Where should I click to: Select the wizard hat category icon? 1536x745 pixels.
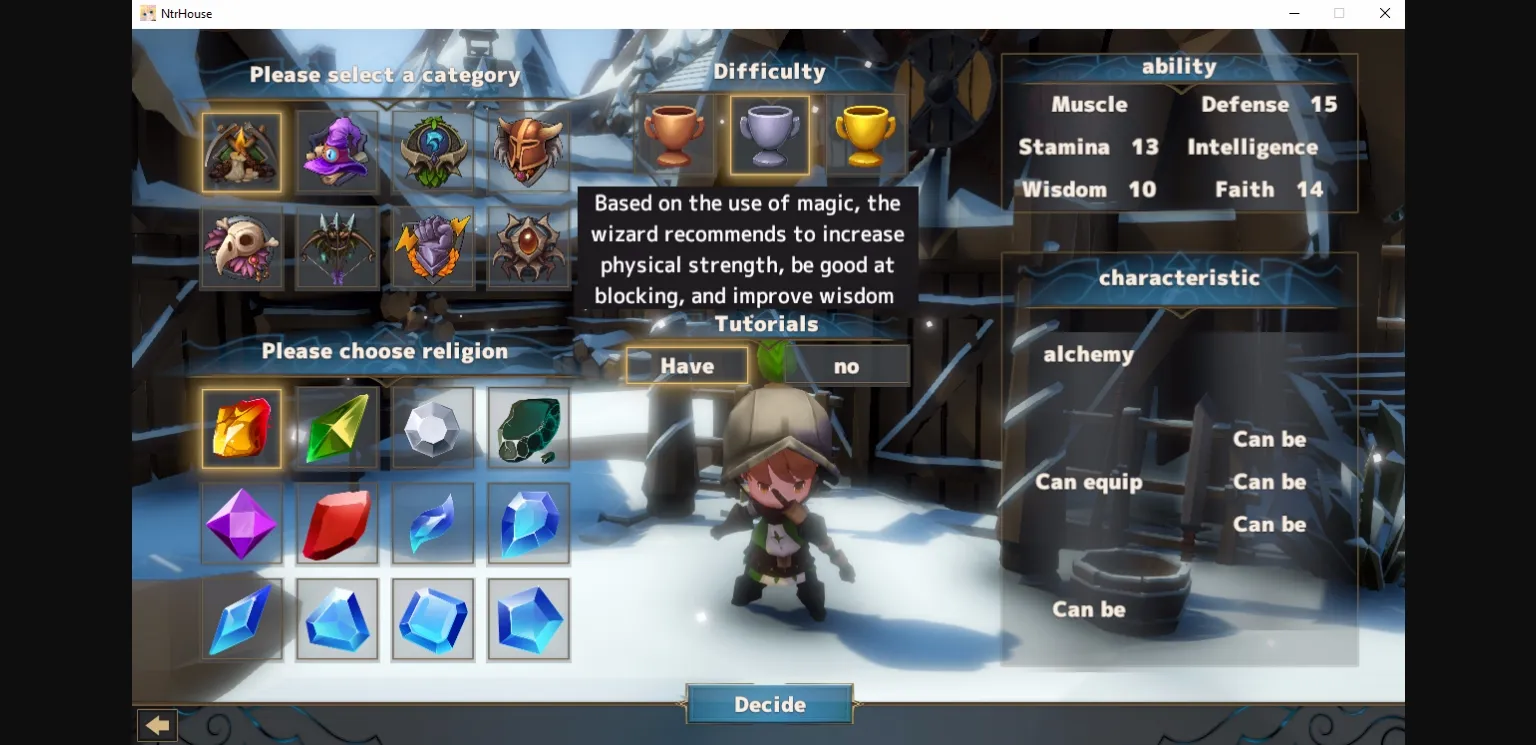(337, 152)
